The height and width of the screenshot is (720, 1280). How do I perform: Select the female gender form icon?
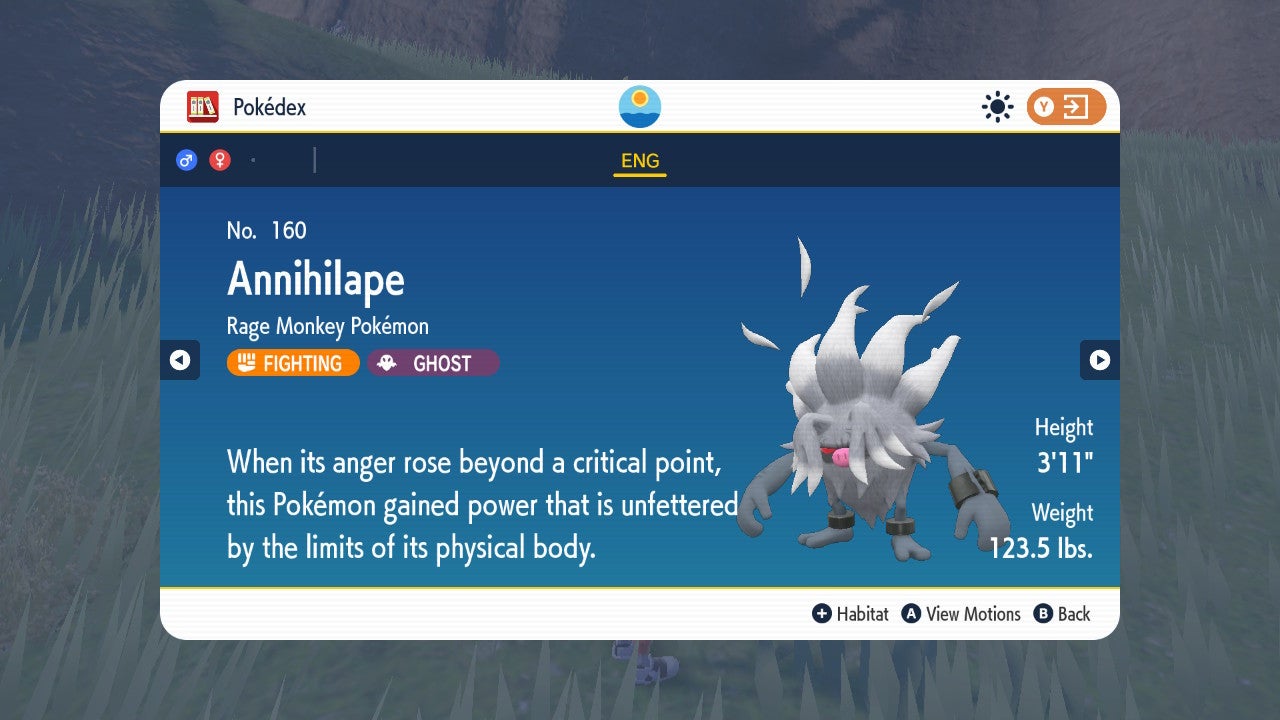tap(220, 160)
